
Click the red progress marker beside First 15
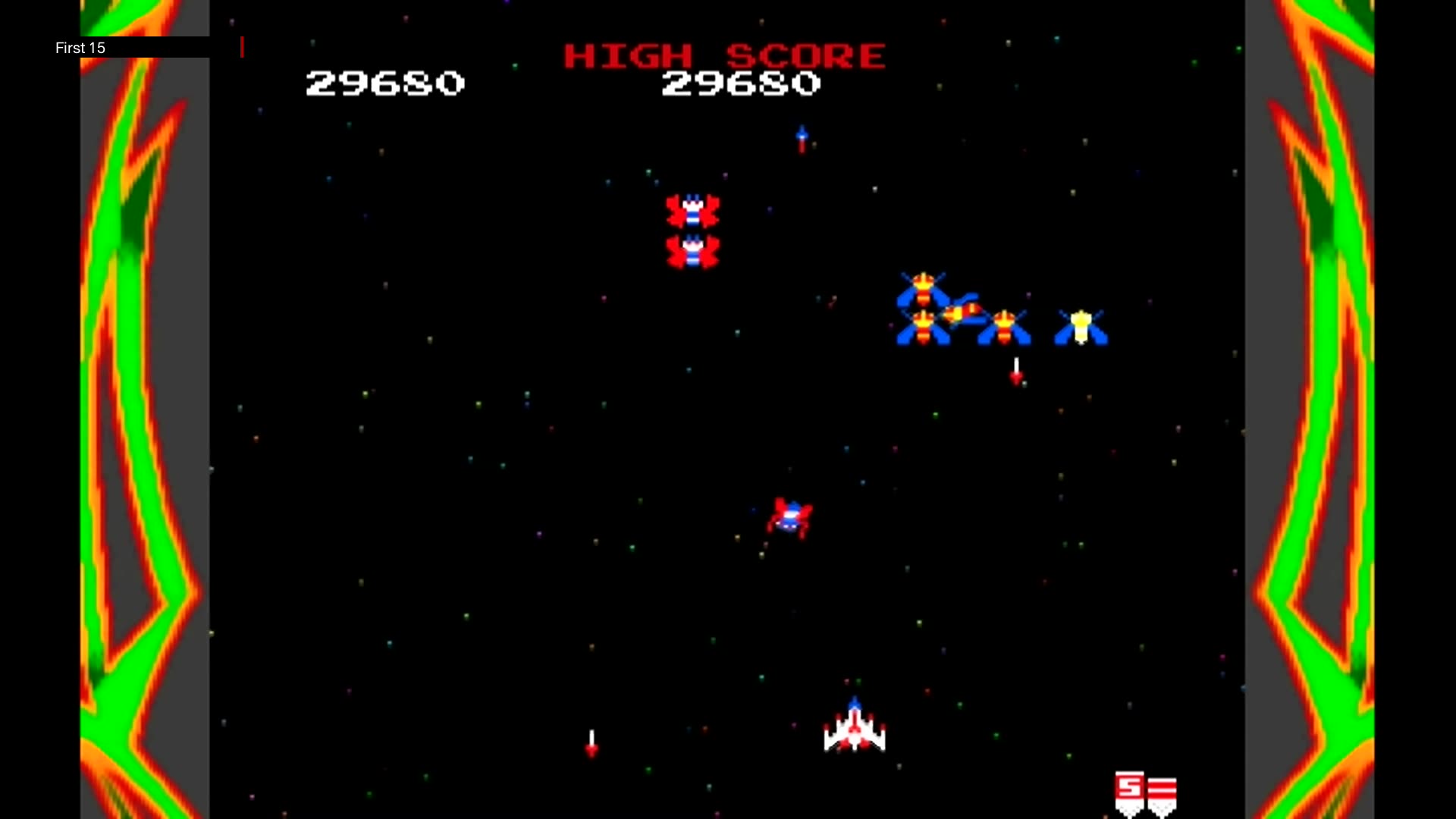coord(242,47)
